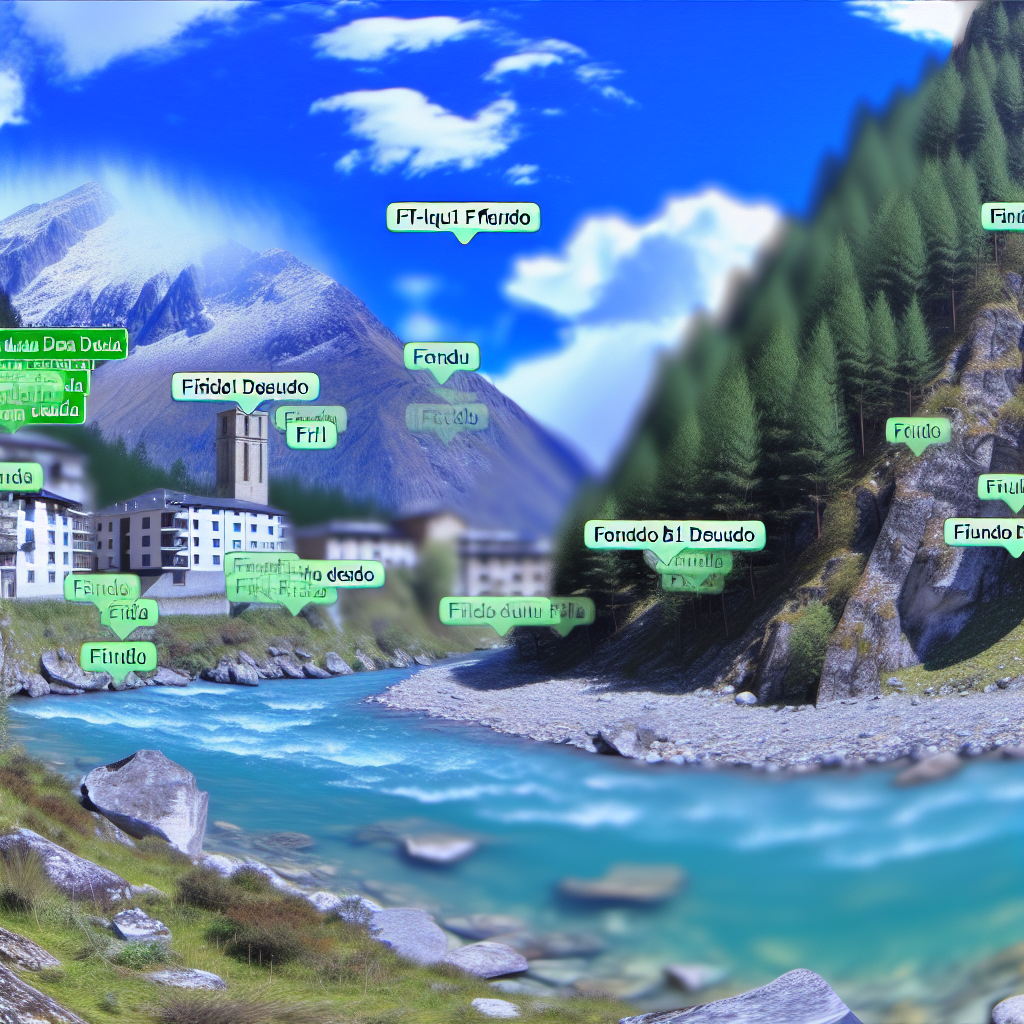Select the small "Fril" marker label
Viewport: 1024px width, 1024px height.
(x=311, y=435)
